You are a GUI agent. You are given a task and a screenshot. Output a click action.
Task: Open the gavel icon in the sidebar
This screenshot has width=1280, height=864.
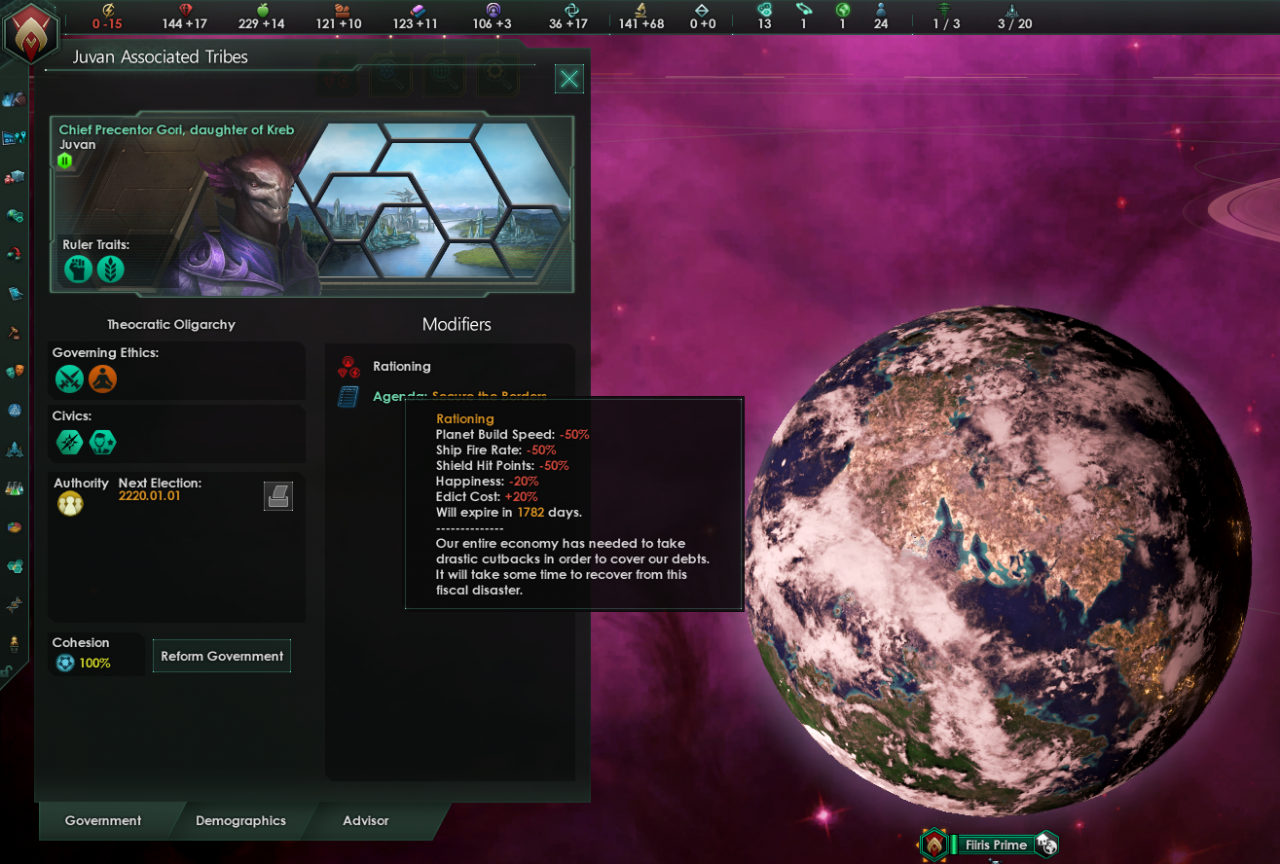pos(15,332)
